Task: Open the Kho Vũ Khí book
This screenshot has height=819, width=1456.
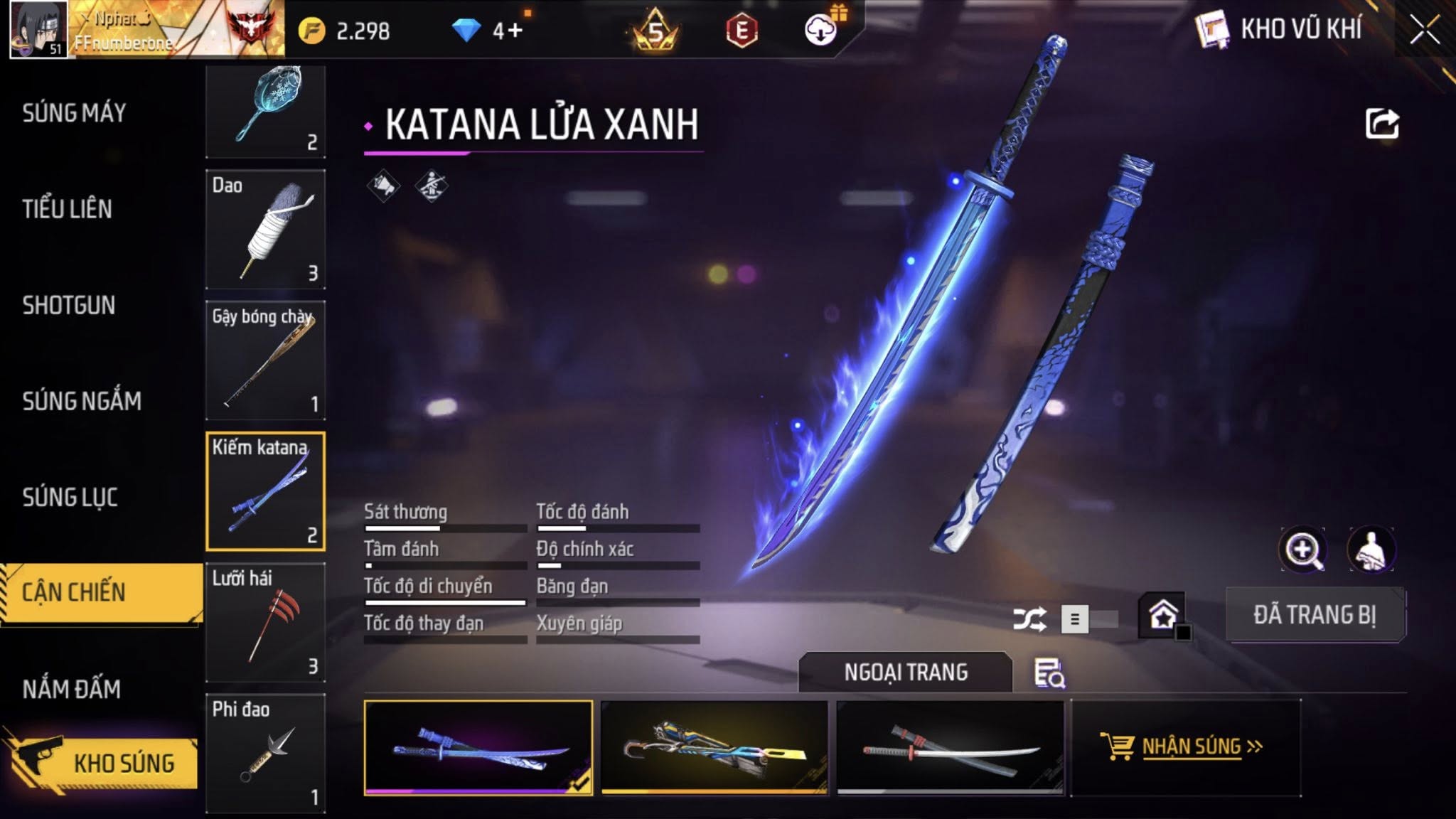Action: tap(1212, 30)
